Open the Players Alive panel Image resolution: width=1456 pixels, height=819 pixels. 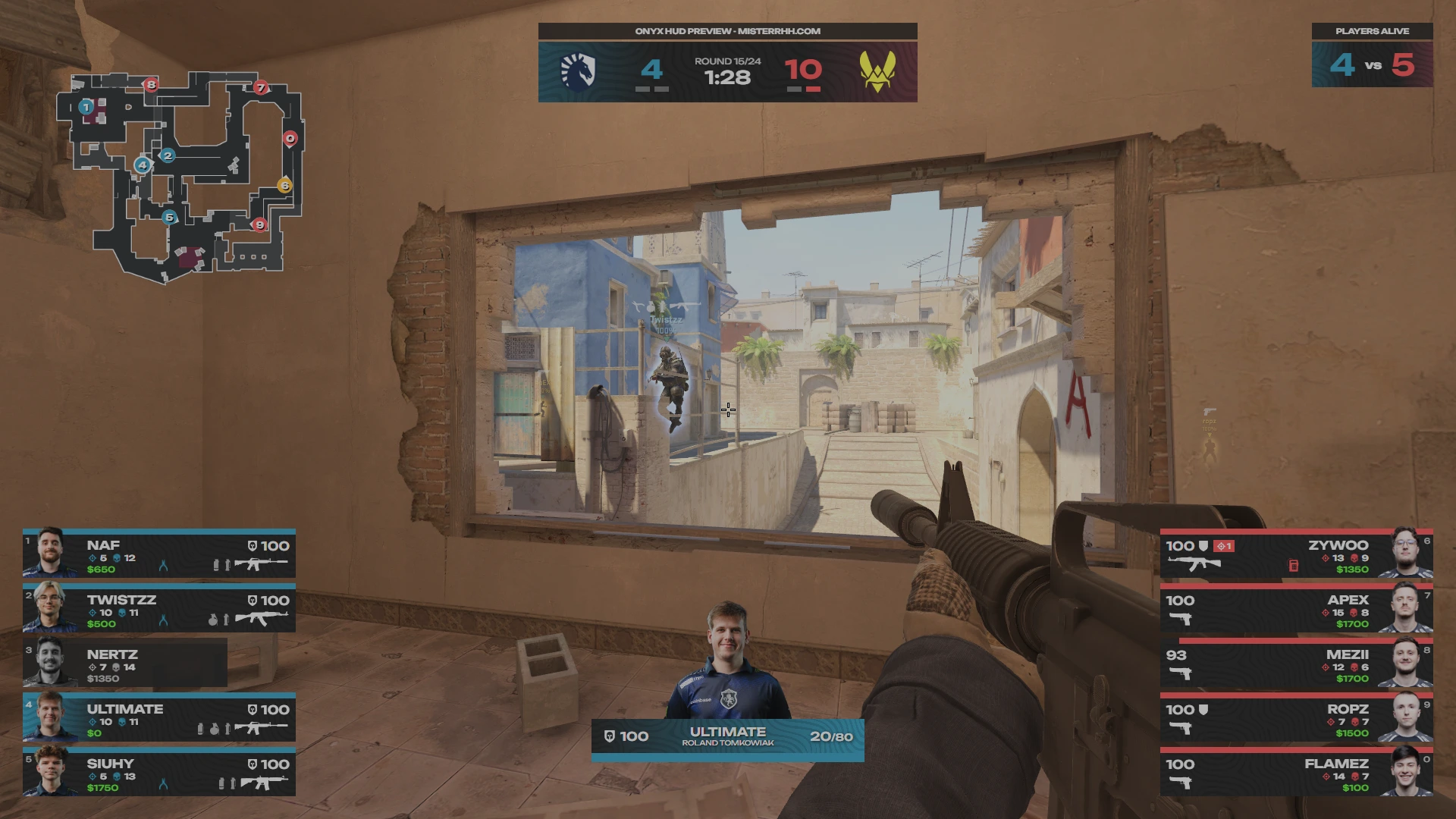click(x=1372, y=56)
